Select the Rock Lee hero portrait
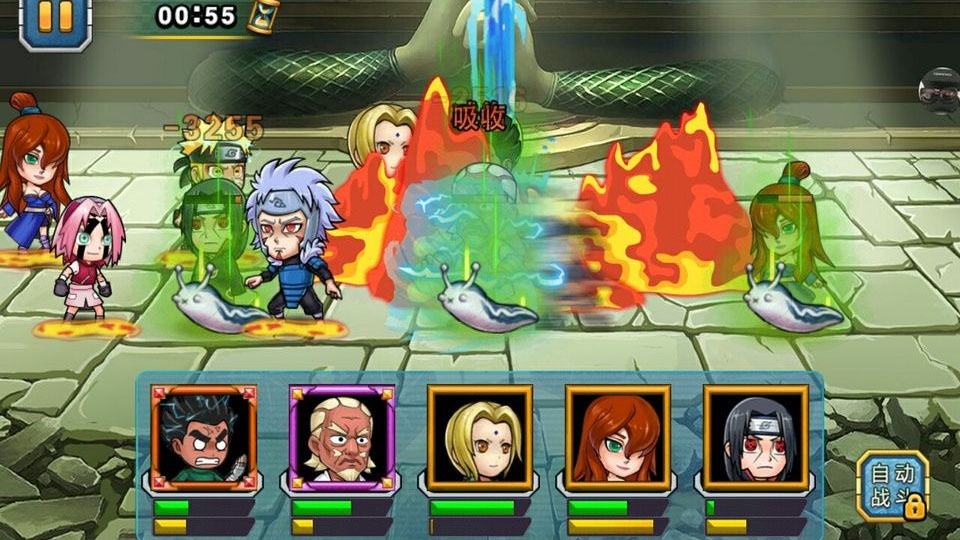This screenshot has height=540, width=960. [204, 436]
